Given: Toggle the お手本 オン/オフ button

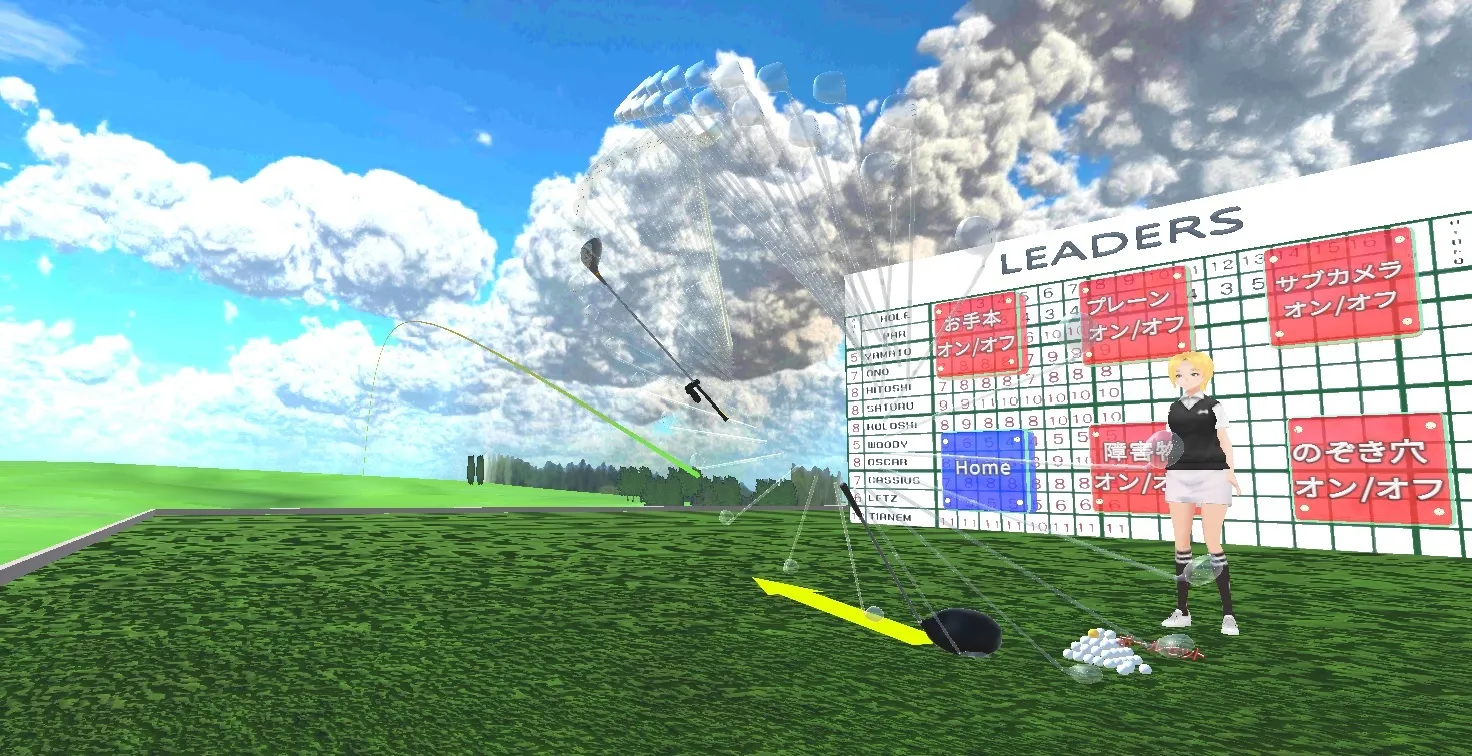Looking at the screenshot, I should [976, 334].
